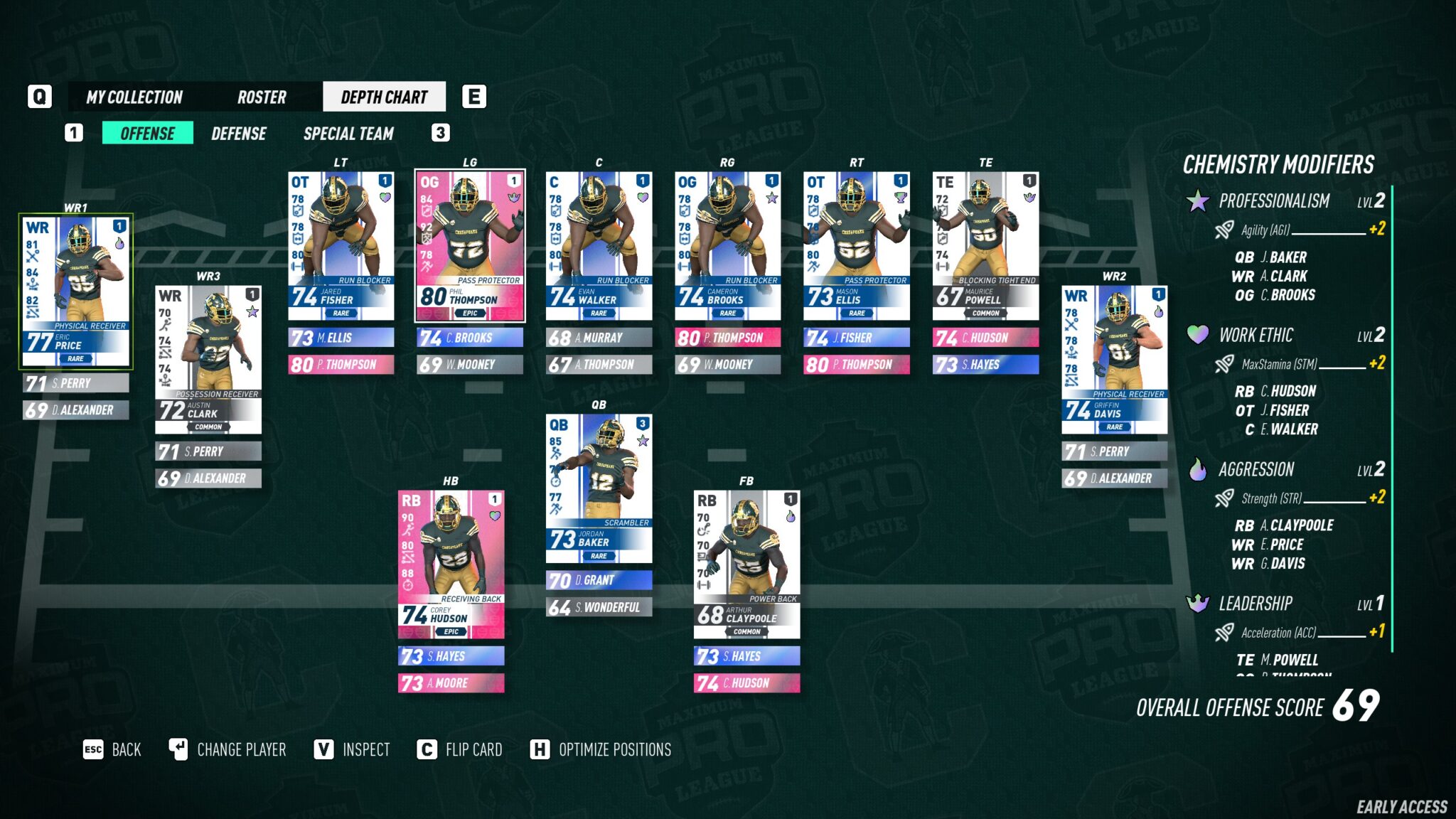
Task: Open the Special Team tab
Action: [349, 134]
